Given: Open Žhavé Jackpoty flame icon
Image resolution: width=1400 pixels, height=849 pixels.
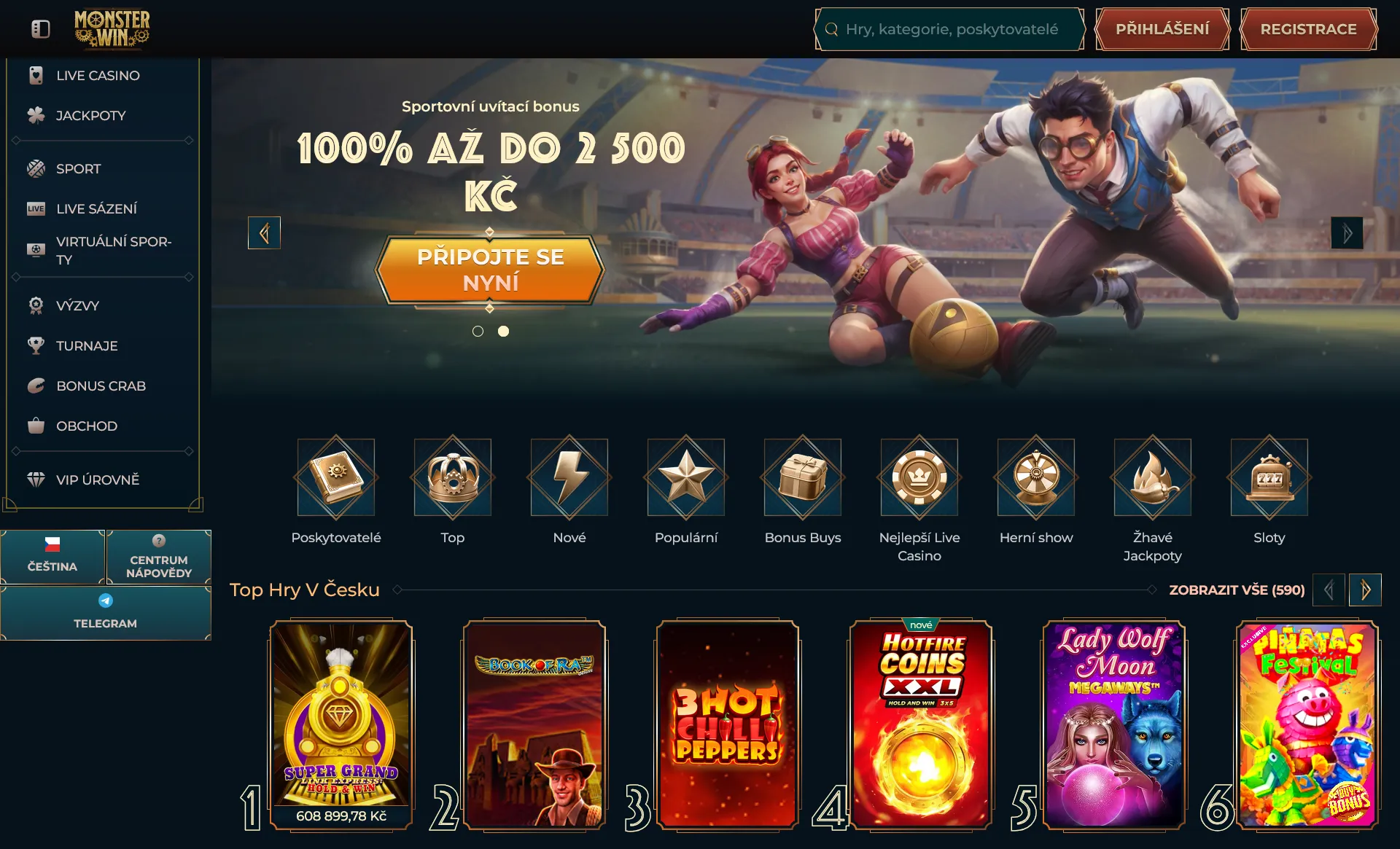Looking at the screenshot, I should [1152, 477].
